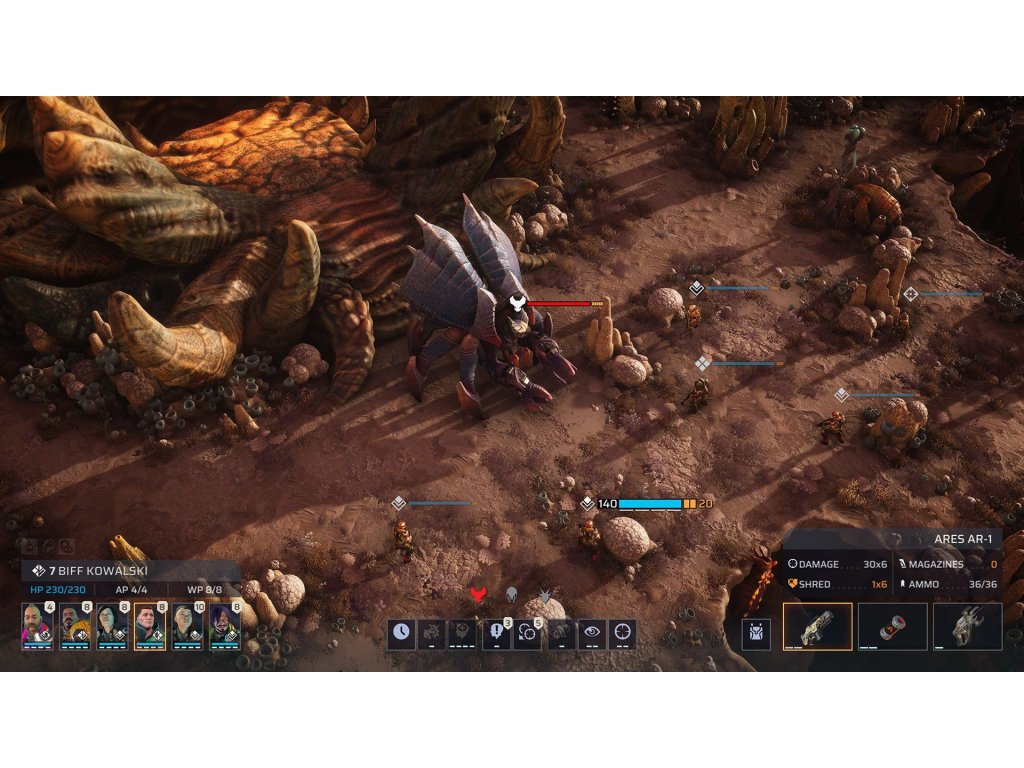This screenshot has height=768, width=1024.
Task: Activate the exclamation mark ability icon
Action: coord(497,634)
